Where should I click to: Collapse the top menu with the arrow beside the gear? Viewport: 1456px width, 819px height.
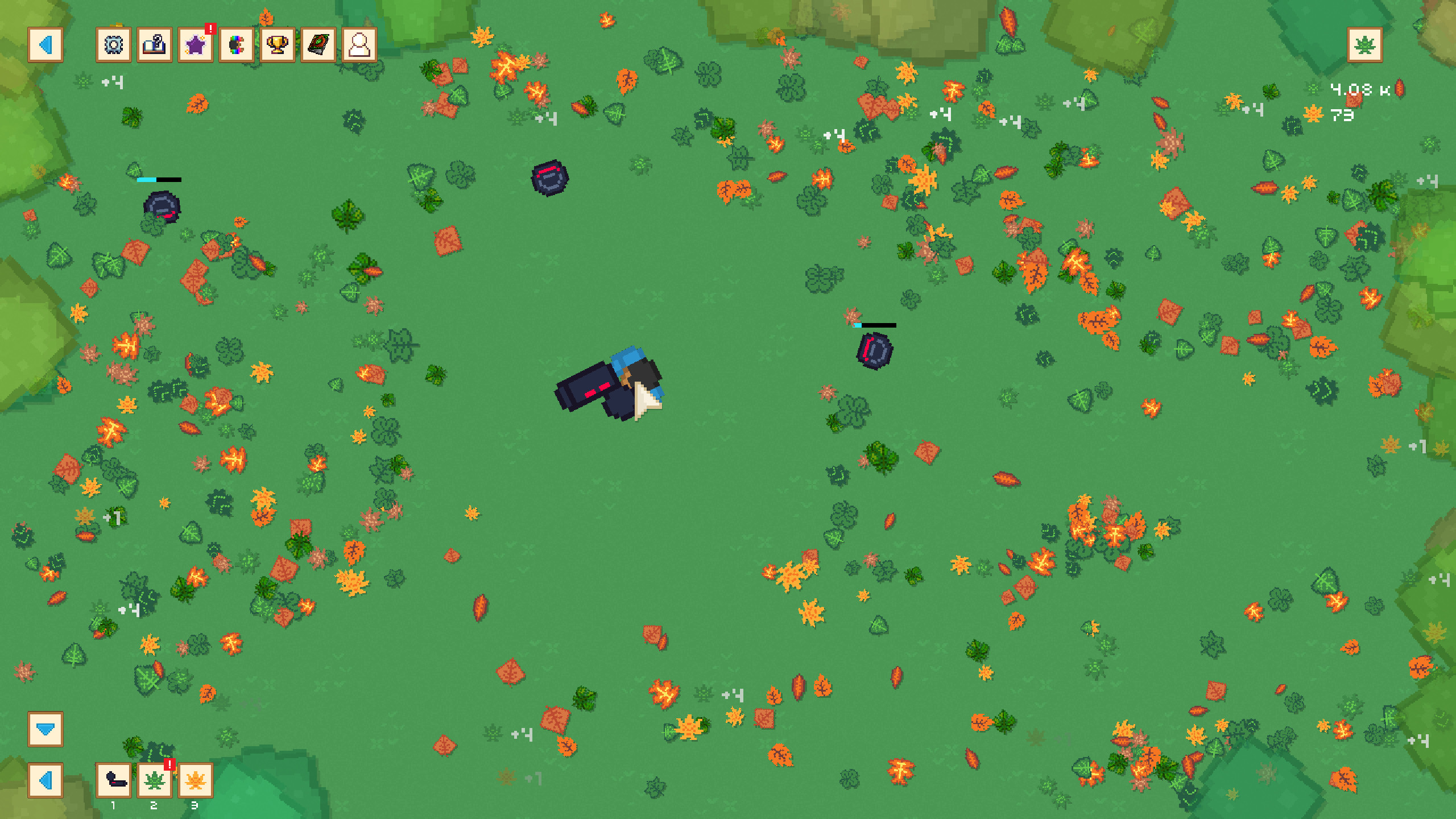click(x=45, y=45)
